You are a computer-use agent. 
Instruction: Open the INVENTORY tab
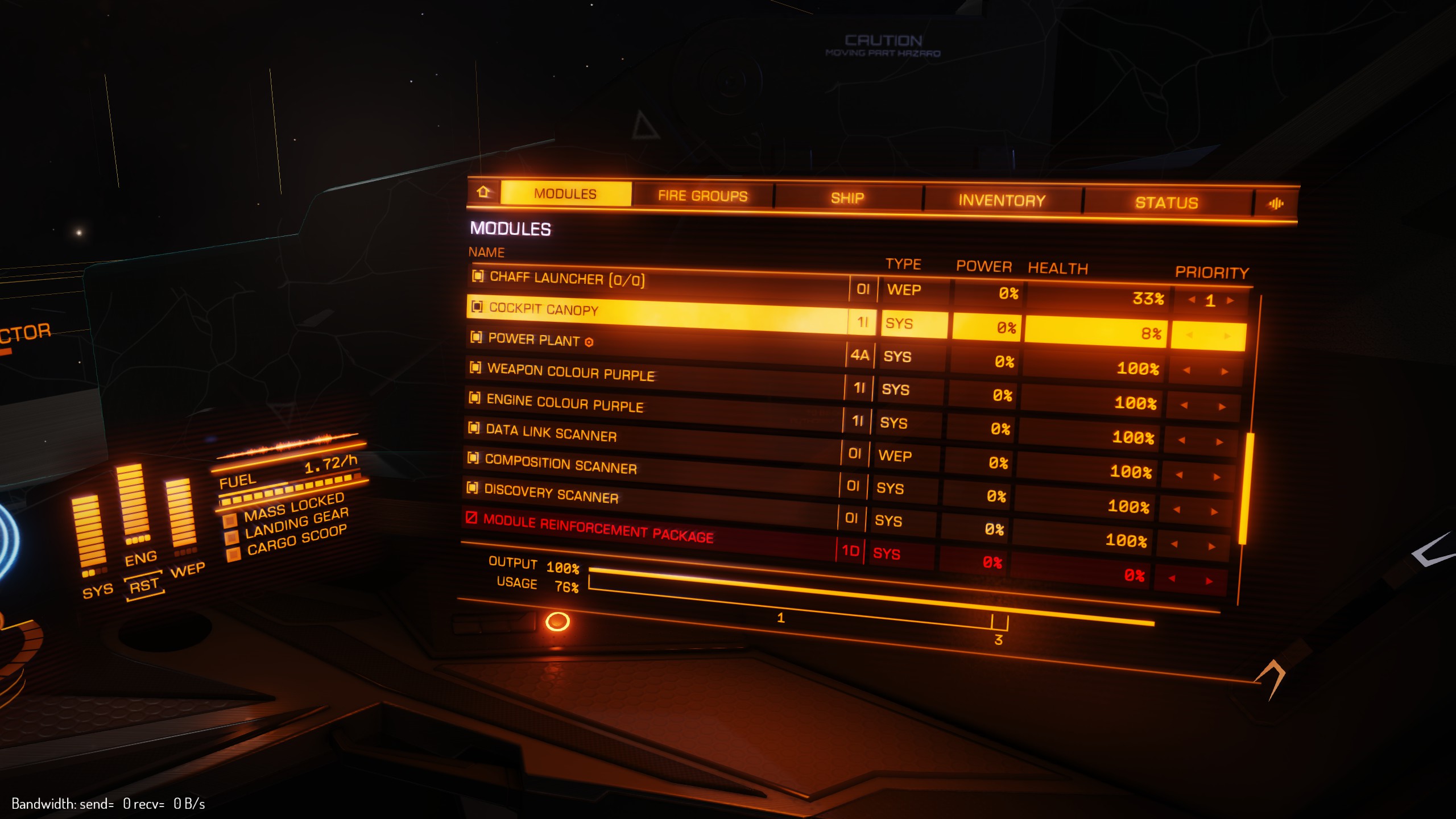pyautogui.click(x=999, y=199)
